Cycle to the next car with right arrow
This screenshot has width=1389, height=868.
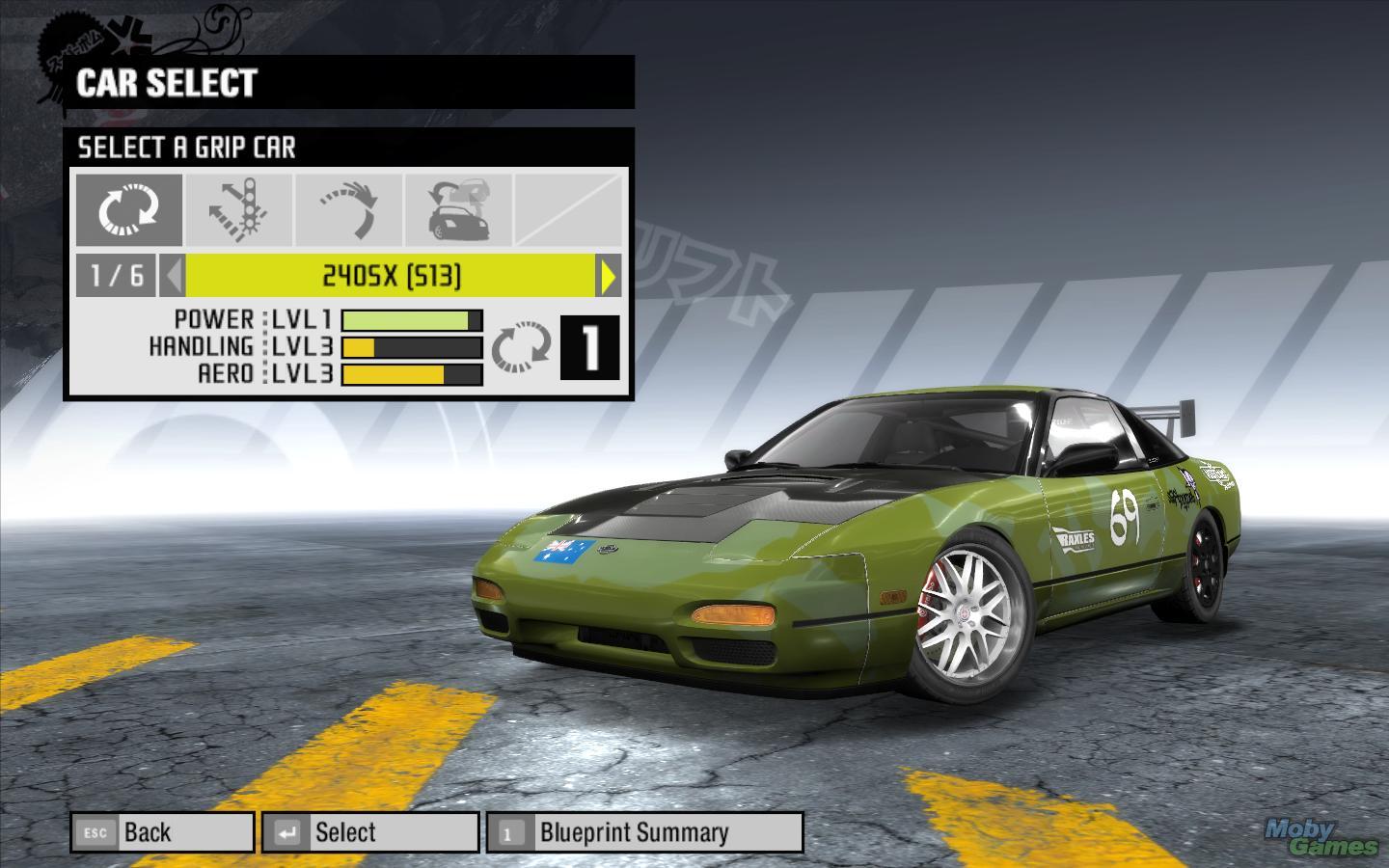(609, 277)
